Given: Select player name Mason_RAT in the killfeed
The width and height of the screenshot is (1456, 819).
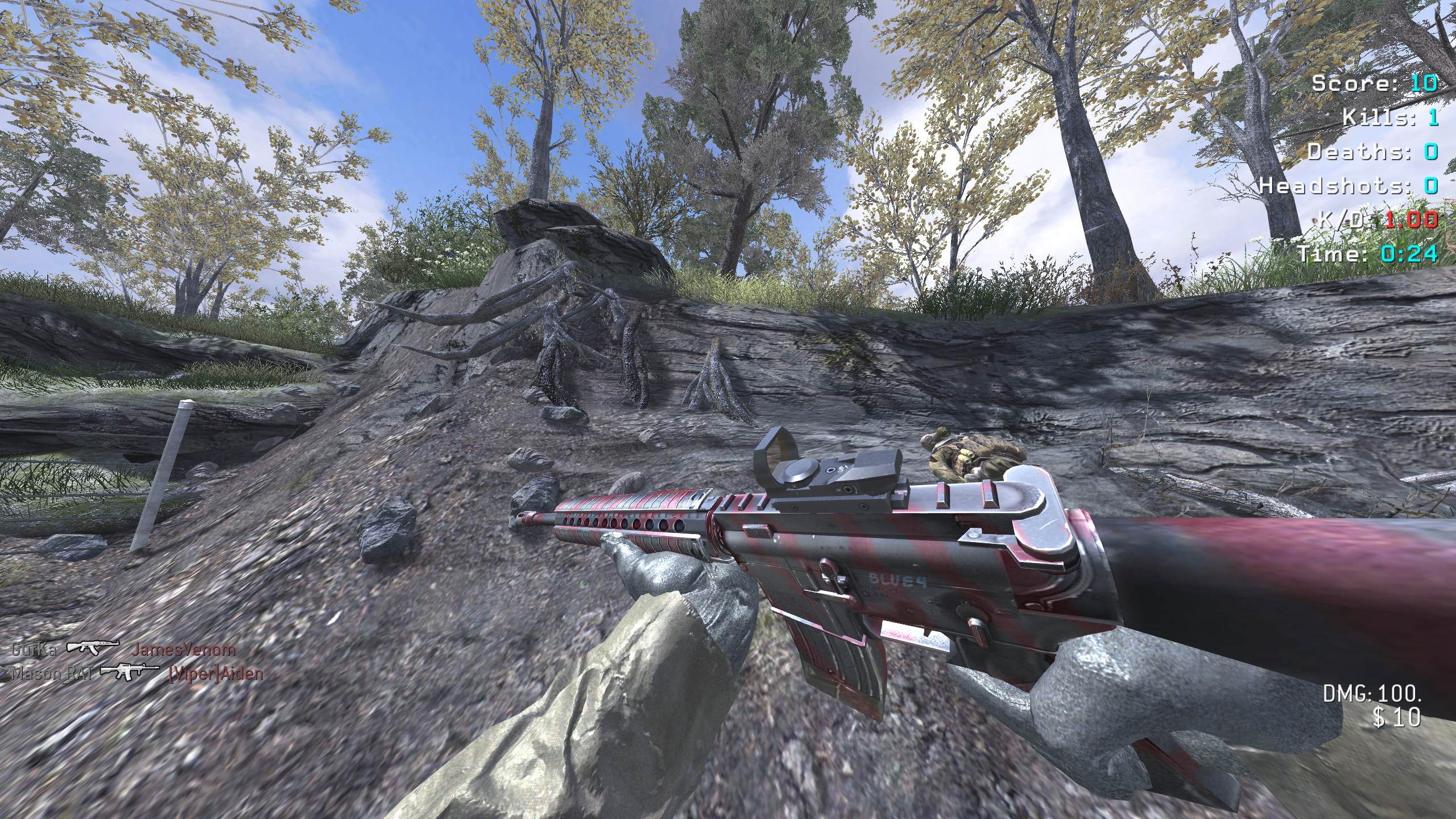Looking at the screenshot, I should coord(52,673).
